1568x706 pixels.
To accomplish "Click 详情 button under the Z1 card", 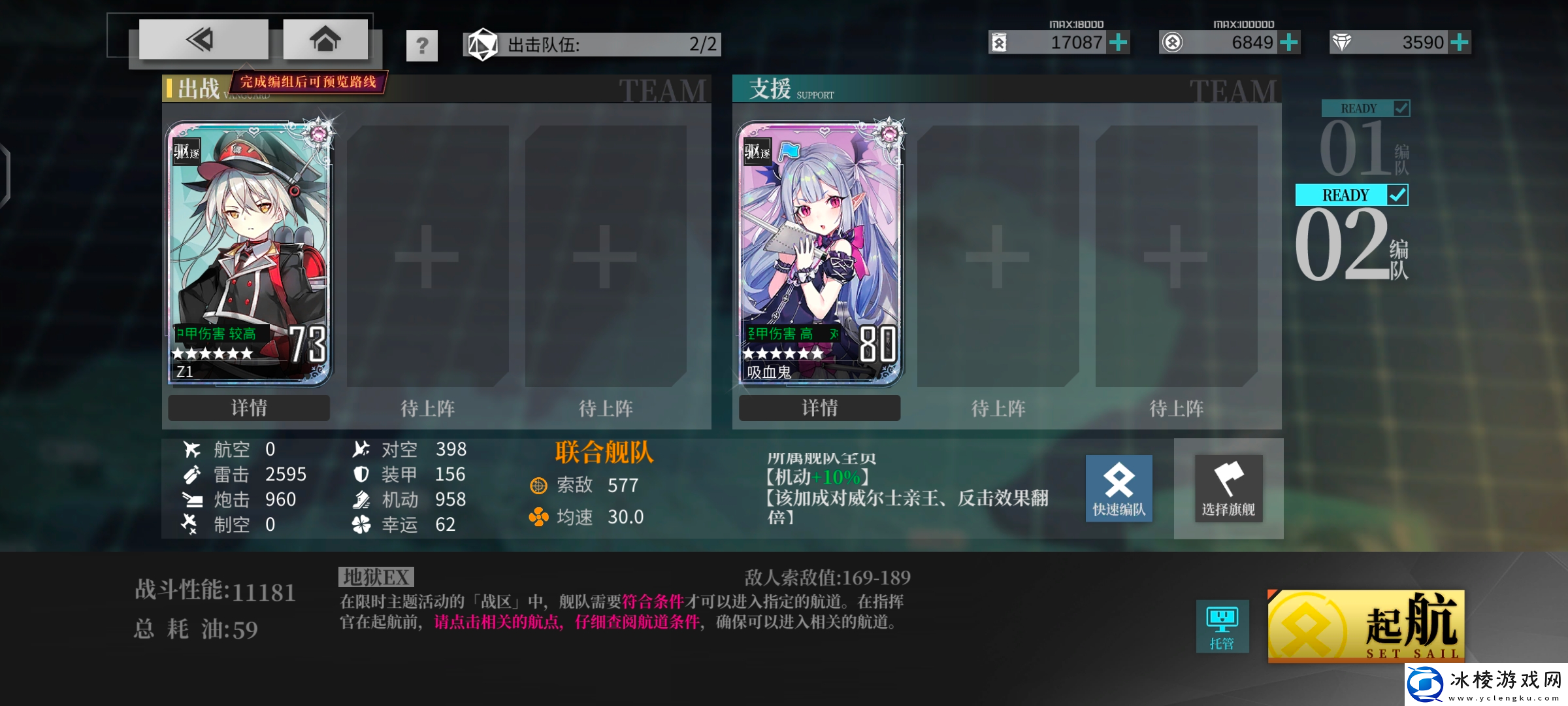I will [x=248, y=407].
